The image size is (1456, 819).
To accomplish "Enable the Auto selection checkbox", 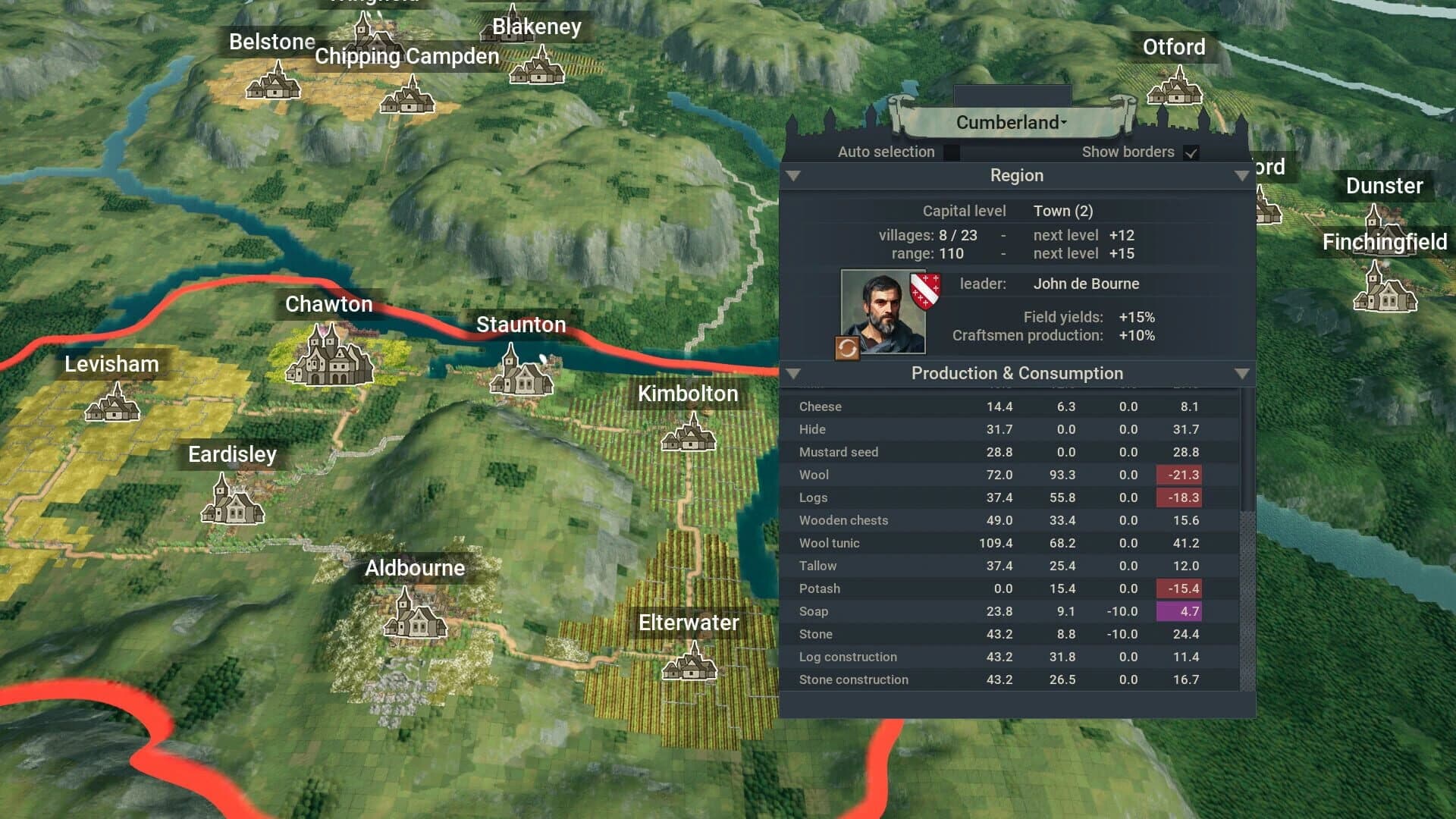I will coord(952,152).
